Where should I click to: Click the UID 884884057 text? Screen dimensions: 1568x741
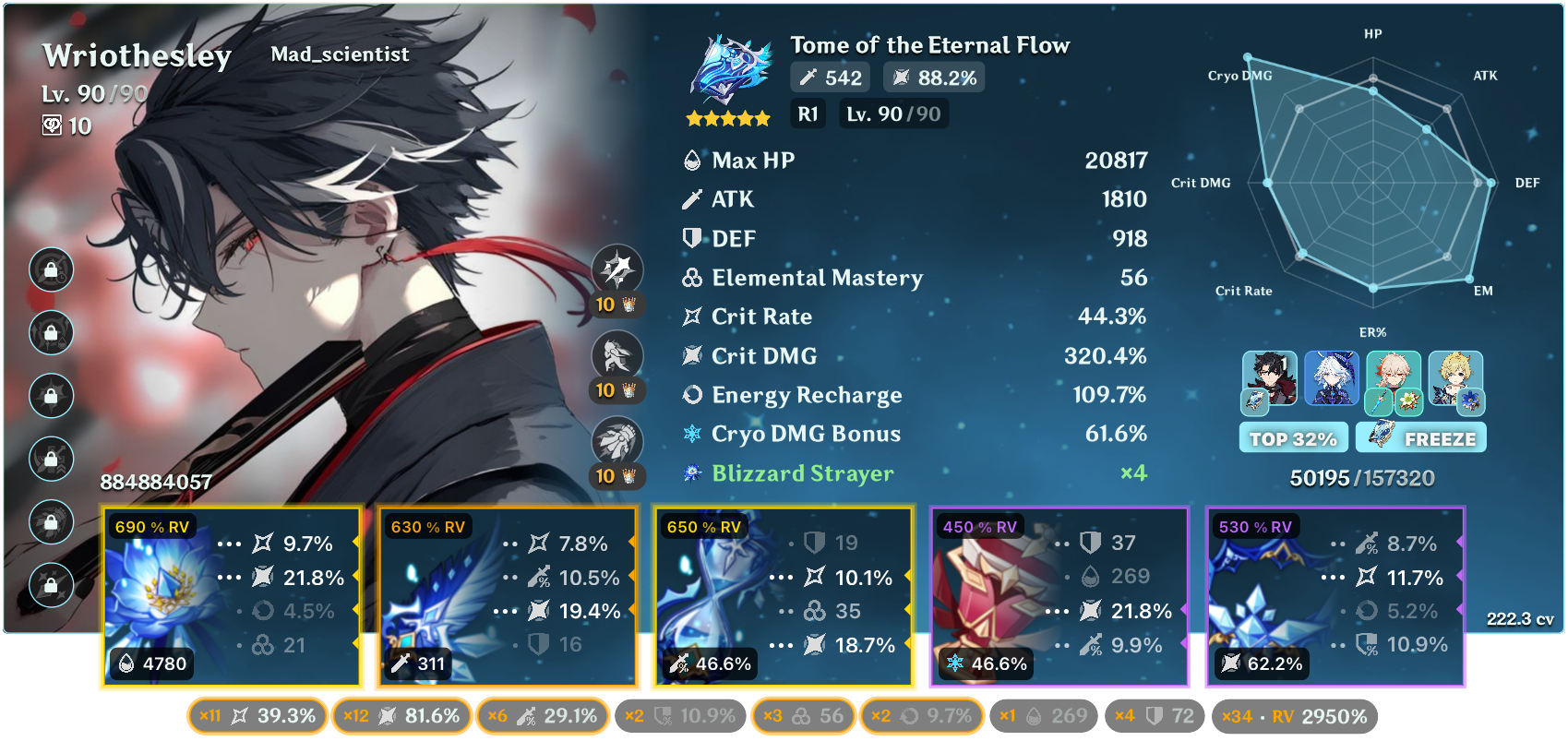(x=157, y=480)
